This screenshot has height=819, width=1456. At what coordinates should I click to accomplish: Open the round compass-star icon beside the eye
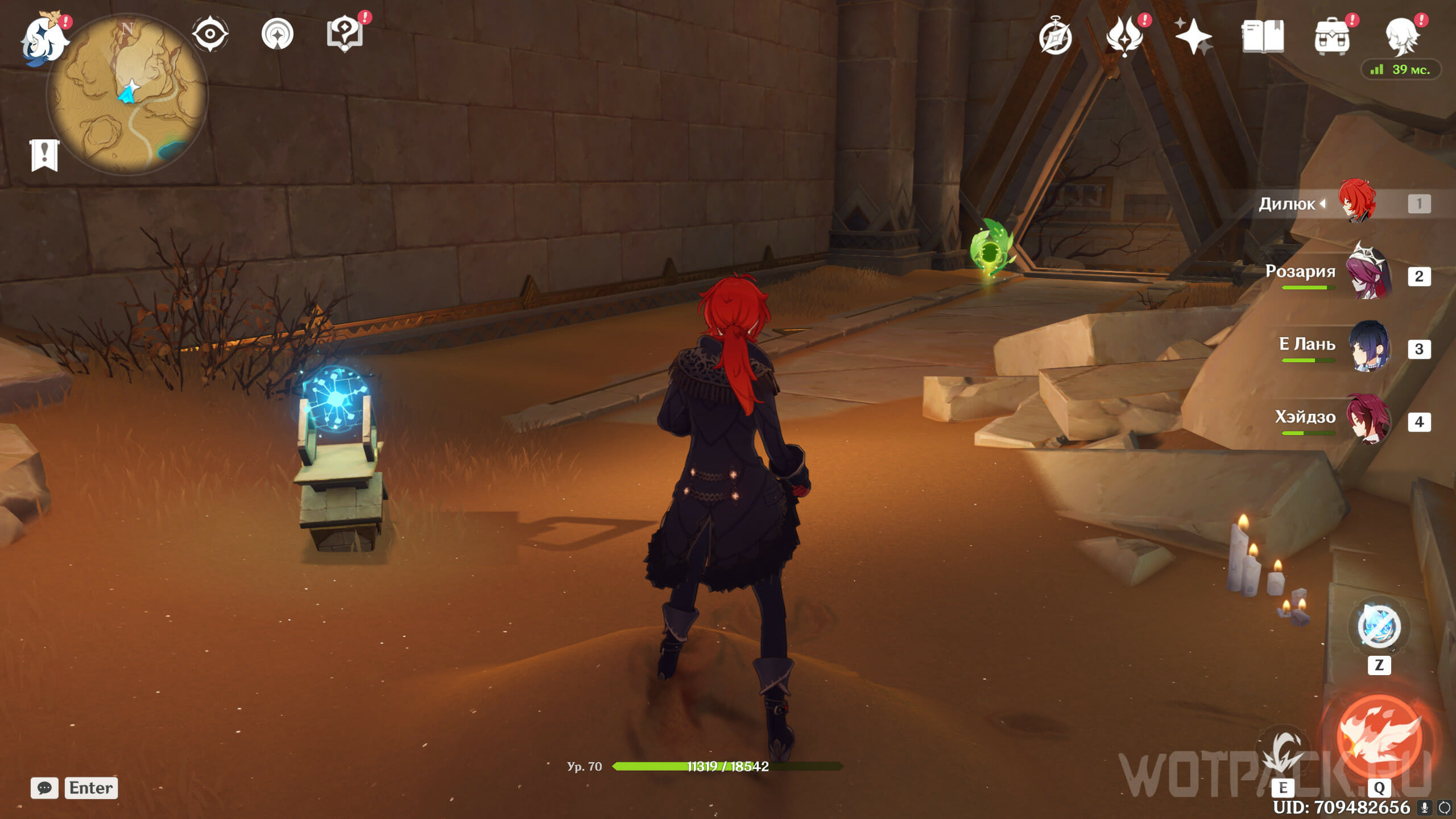(x=278, y=34)
